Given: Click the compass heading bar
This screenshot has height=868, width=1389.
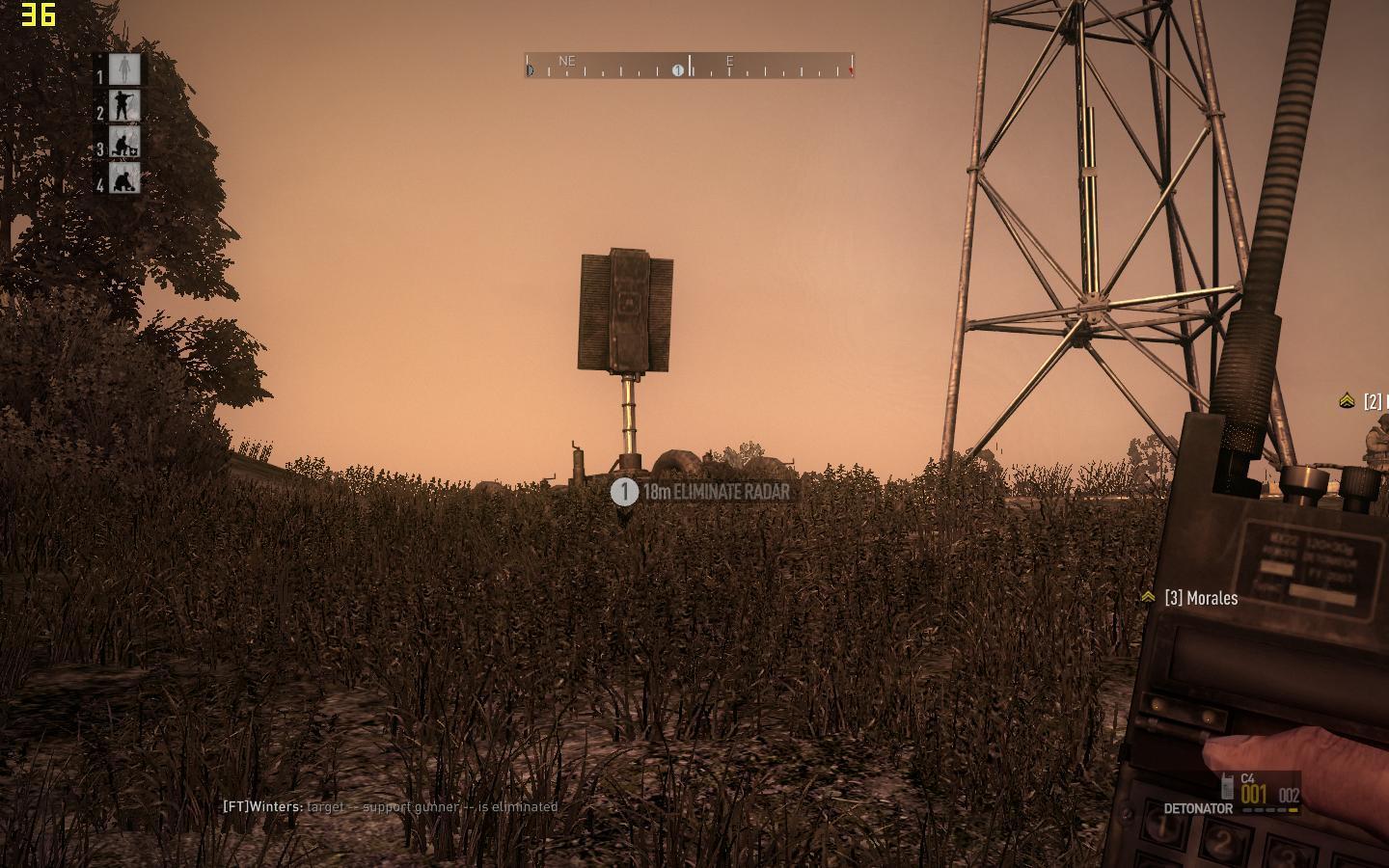Looking at the screenshot, I should [689, 66].
